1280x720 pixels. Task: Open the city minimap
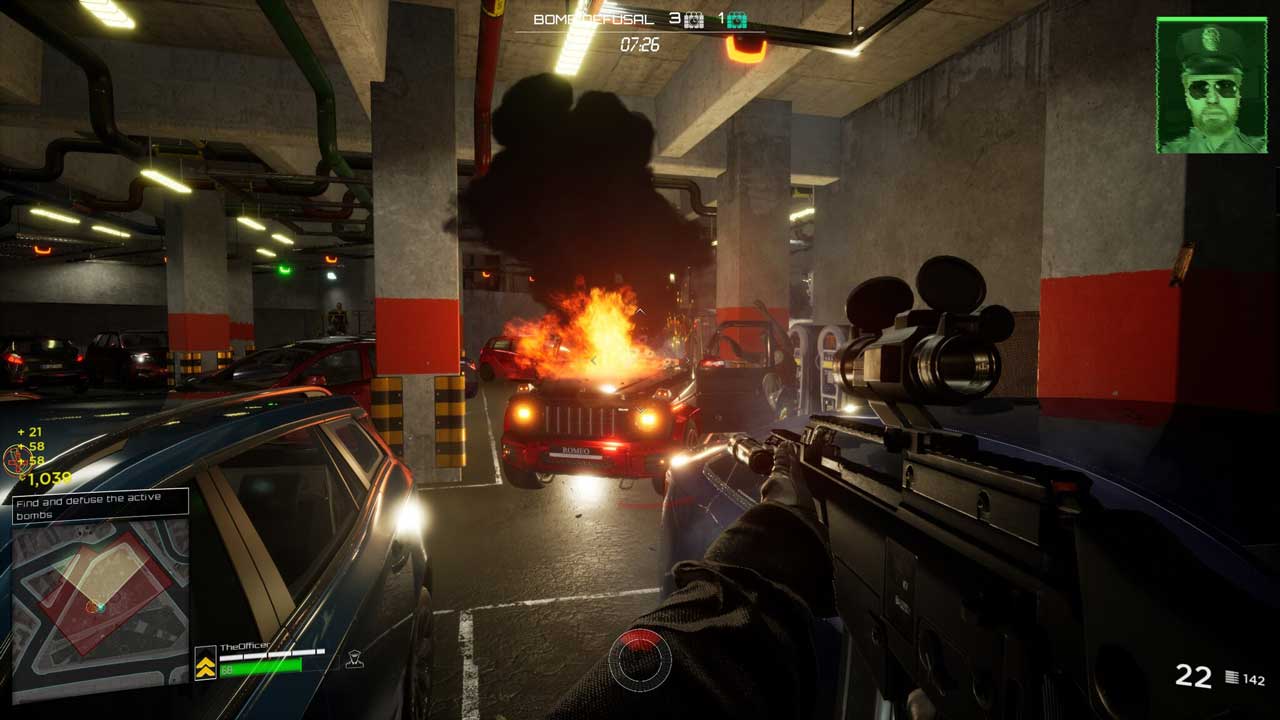click(100, 606)
